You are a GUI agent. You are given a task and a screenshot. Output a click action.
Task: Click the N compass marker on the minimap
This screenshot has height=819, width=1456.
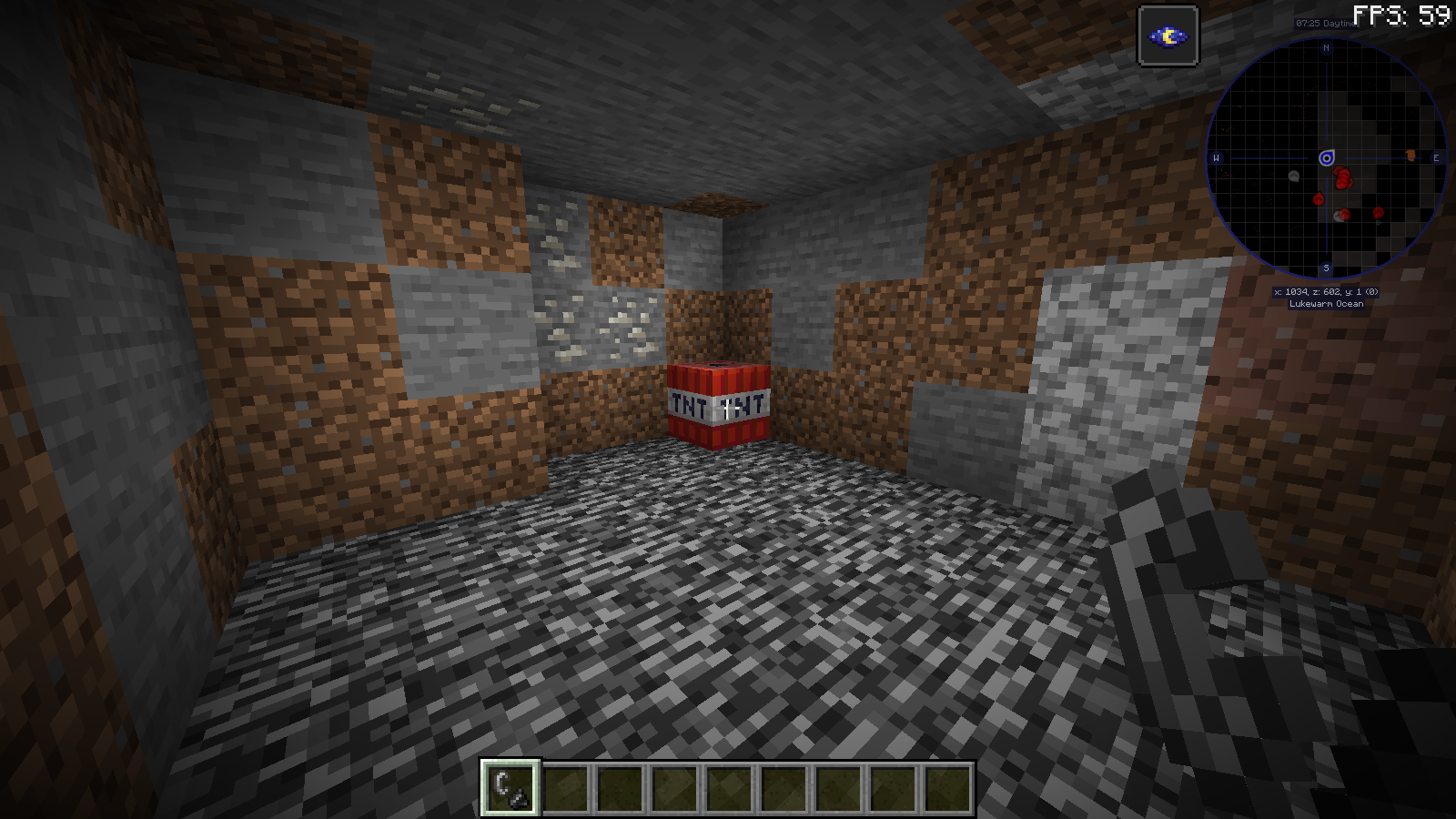point(1327,47)
